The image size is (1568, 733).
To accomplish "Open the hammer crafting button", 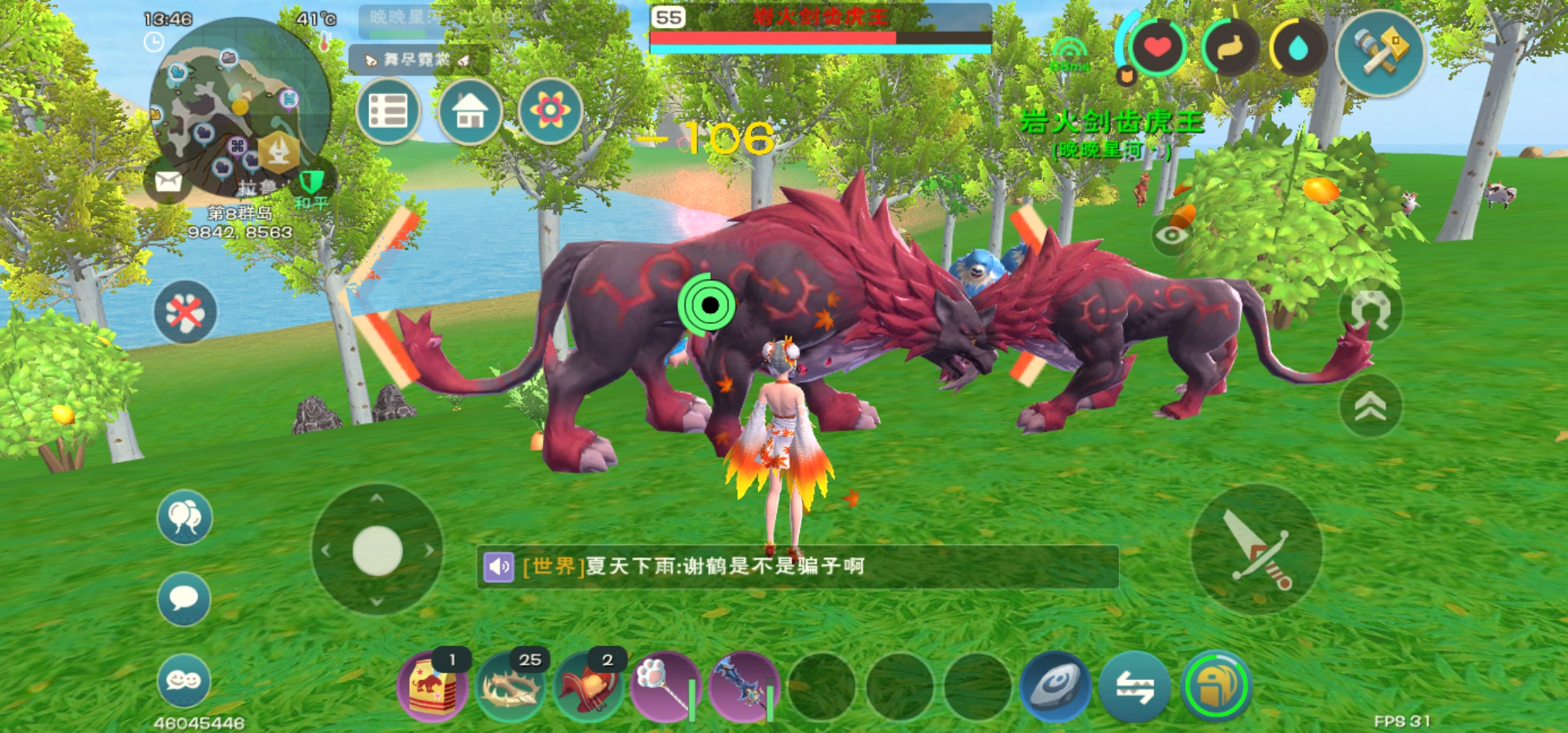I will click(1379, 52).
